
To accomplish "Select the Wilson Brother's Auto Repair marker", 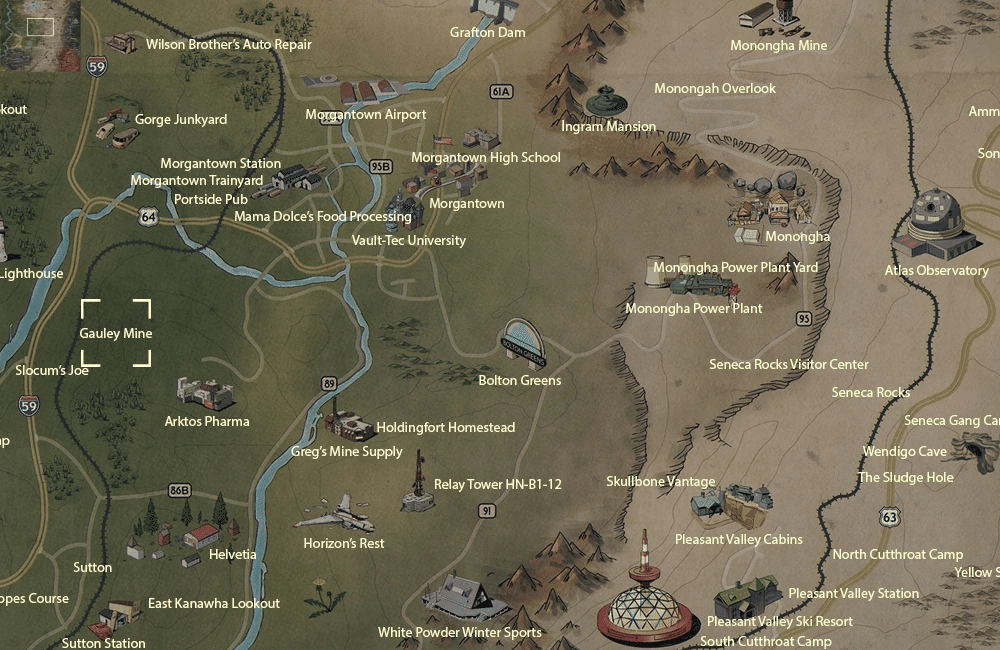I will click(x=124, y=43).
